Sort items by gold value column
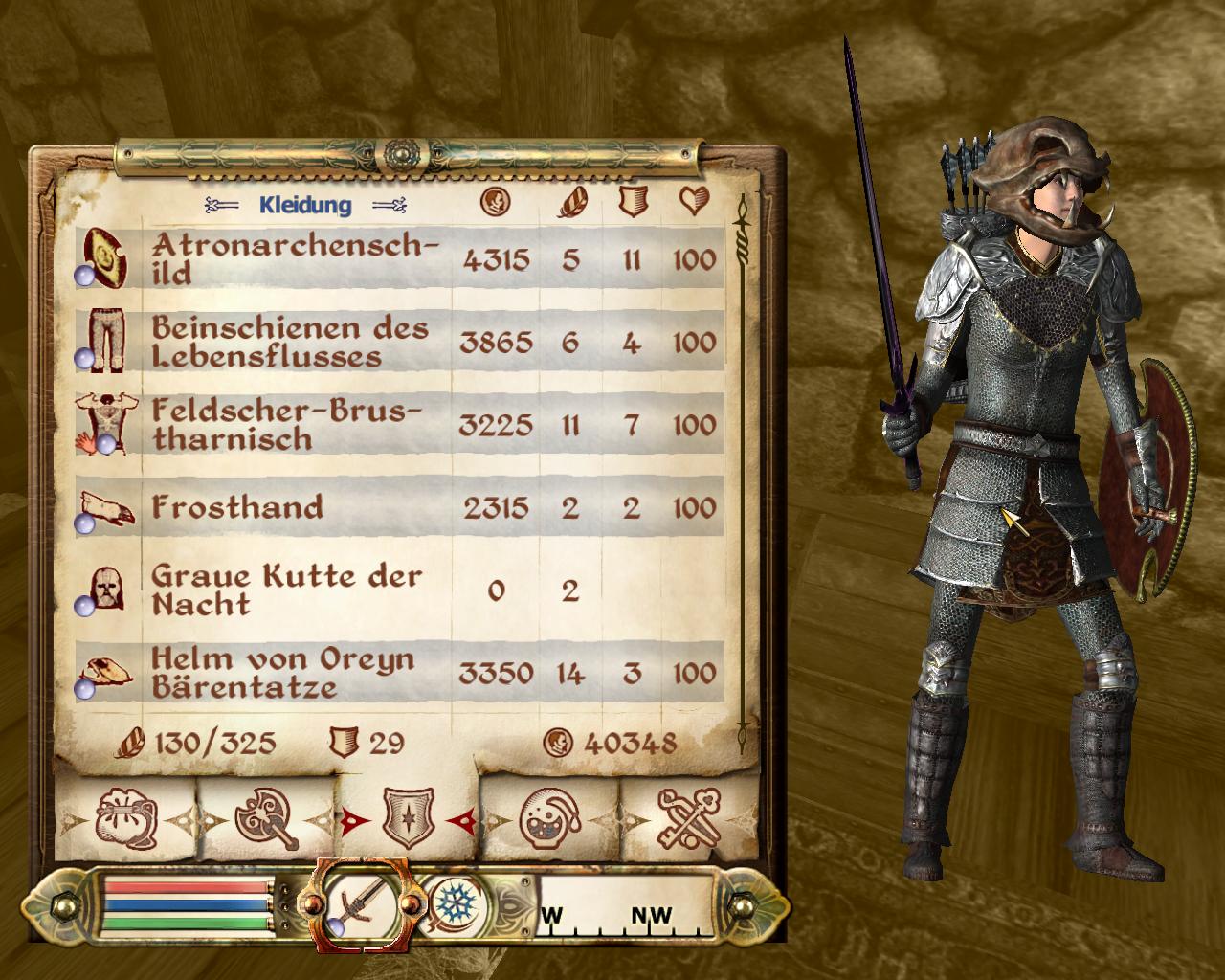 (495, 202)
